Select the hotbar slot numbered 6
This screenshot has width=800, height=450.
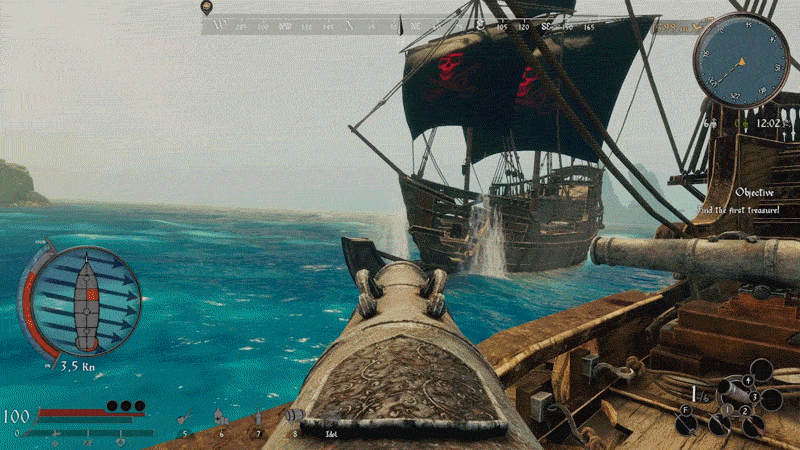(x=220, y=419)
